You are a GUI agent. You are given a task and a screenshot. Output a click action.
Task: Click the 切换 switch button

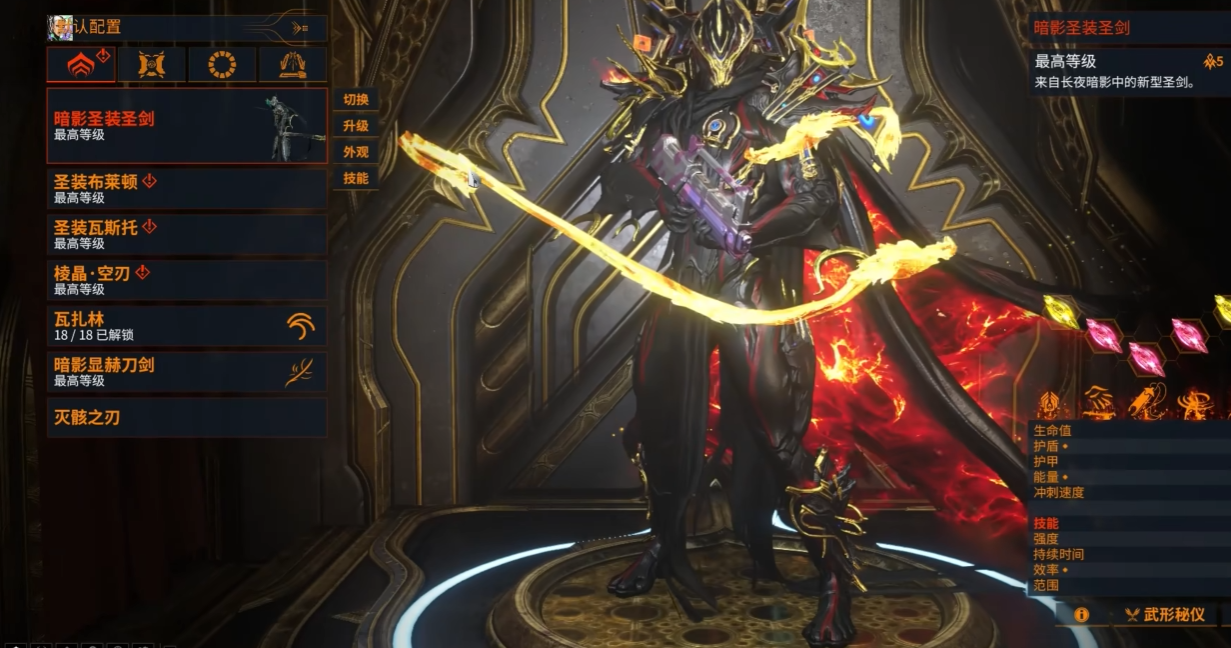pyautogui.click(x=356, y=100)
